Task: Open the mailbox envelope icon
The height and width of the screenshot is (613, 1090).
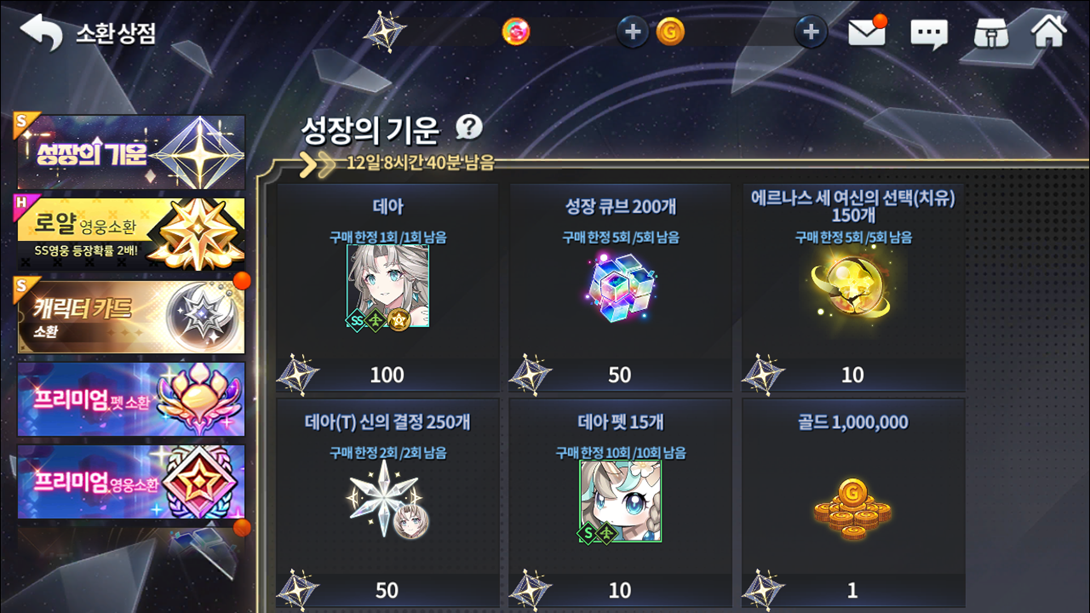Action: coord(866,32)
